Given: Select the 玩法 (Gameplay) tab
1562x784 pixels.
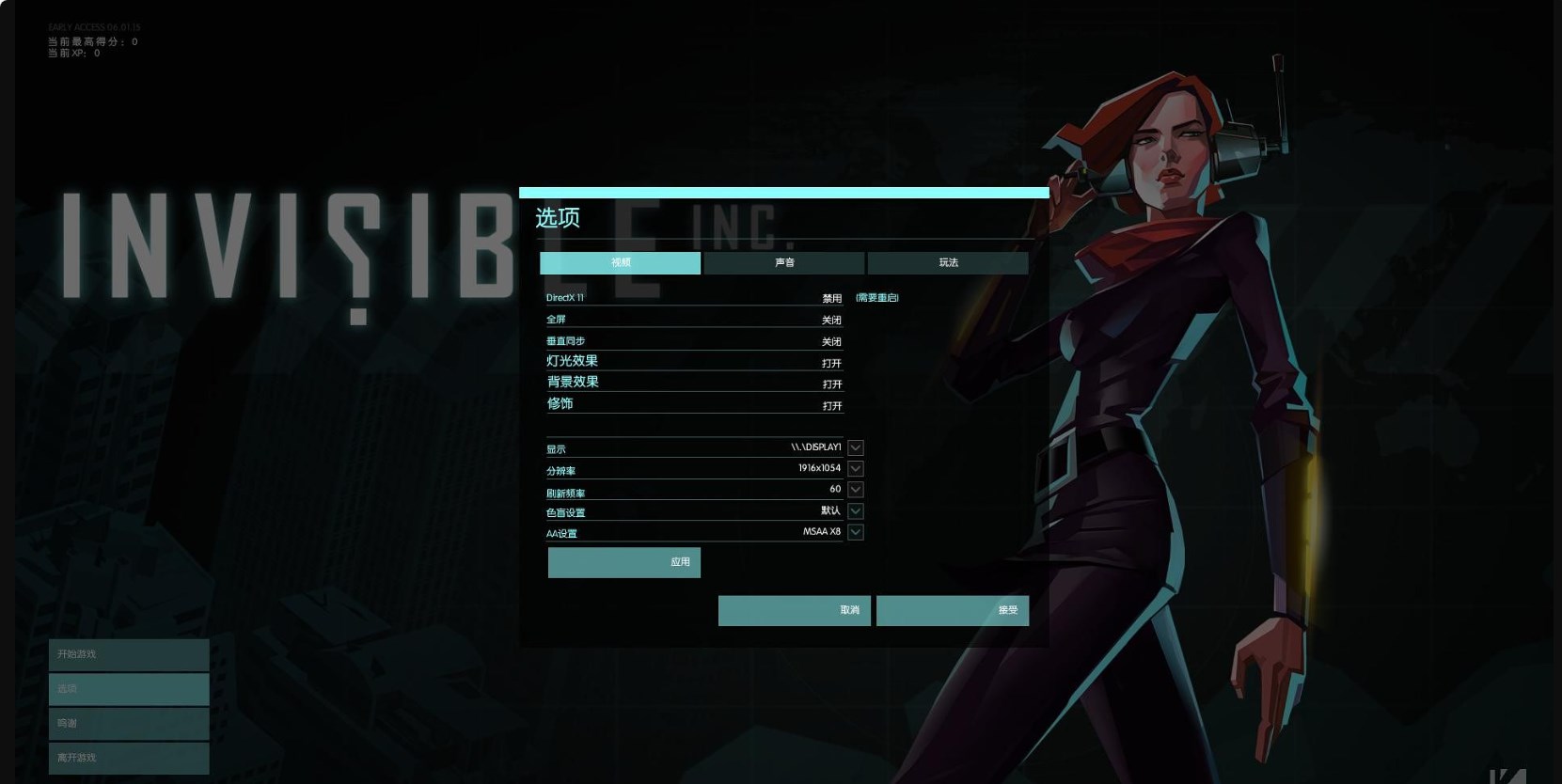Looking at the screenshot, I should tap(947, 263).
